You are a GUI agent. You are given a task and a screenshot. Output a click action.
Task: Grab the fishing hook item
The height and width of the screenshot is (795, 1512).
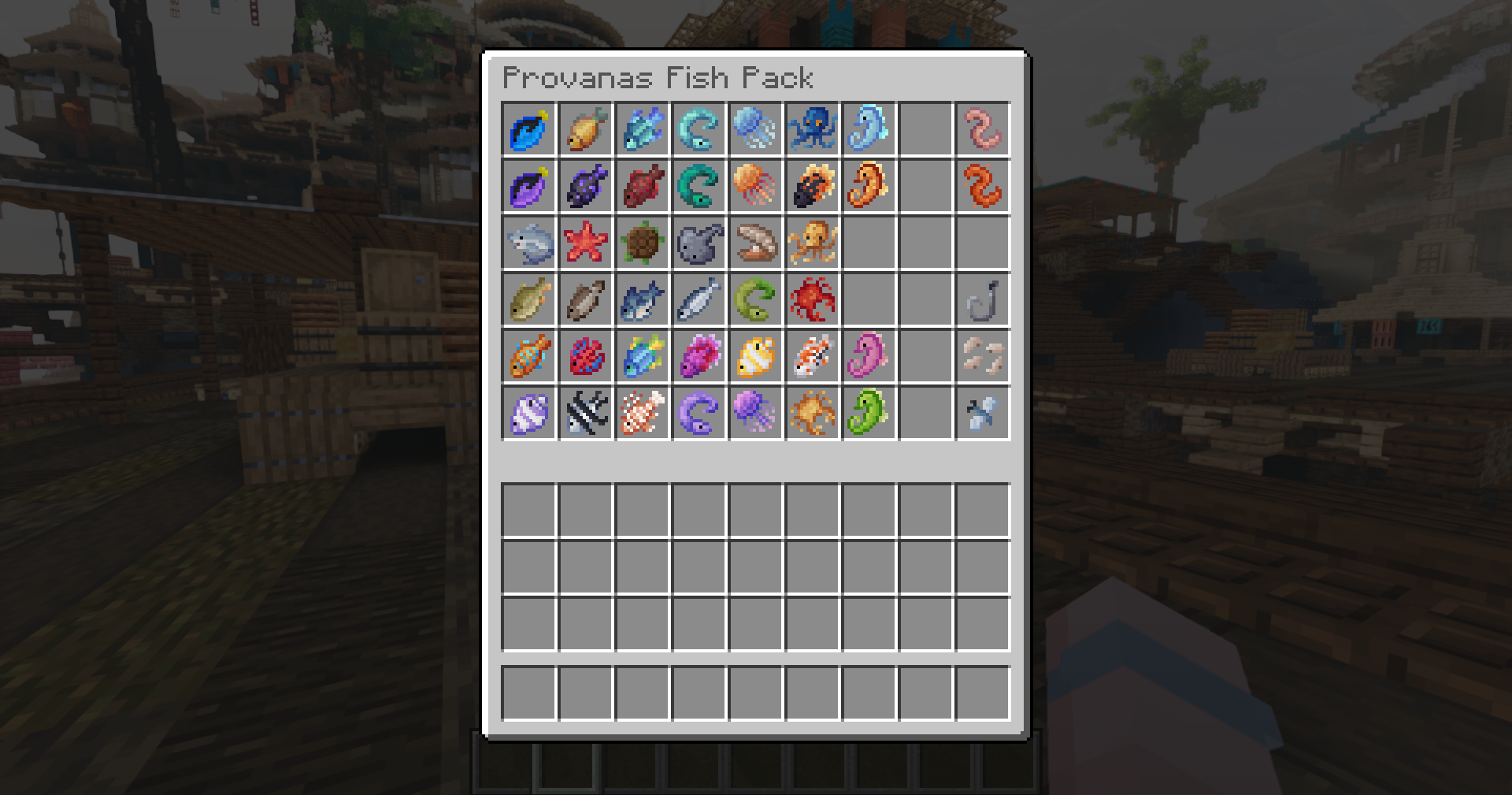pos(982,299)
